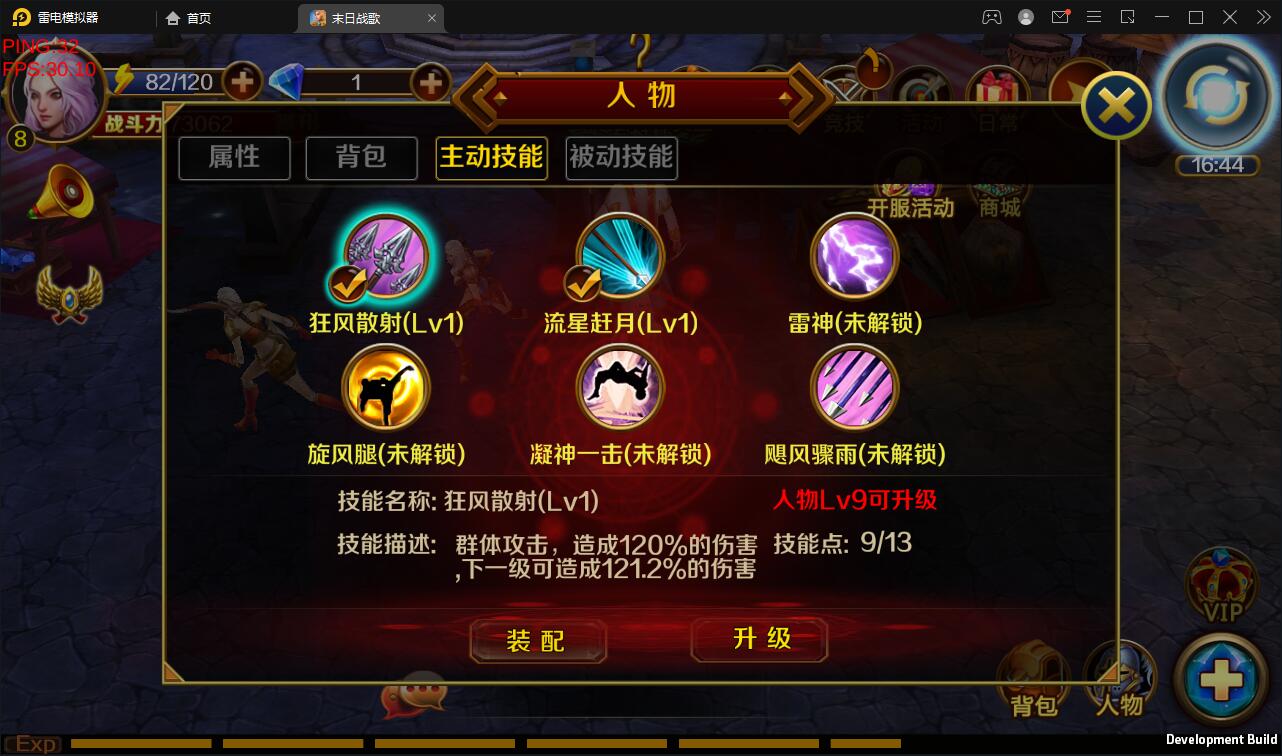Click the megaphone announcement icon
The height and width of the screenshot is (756, 1282).
(65, 190)
